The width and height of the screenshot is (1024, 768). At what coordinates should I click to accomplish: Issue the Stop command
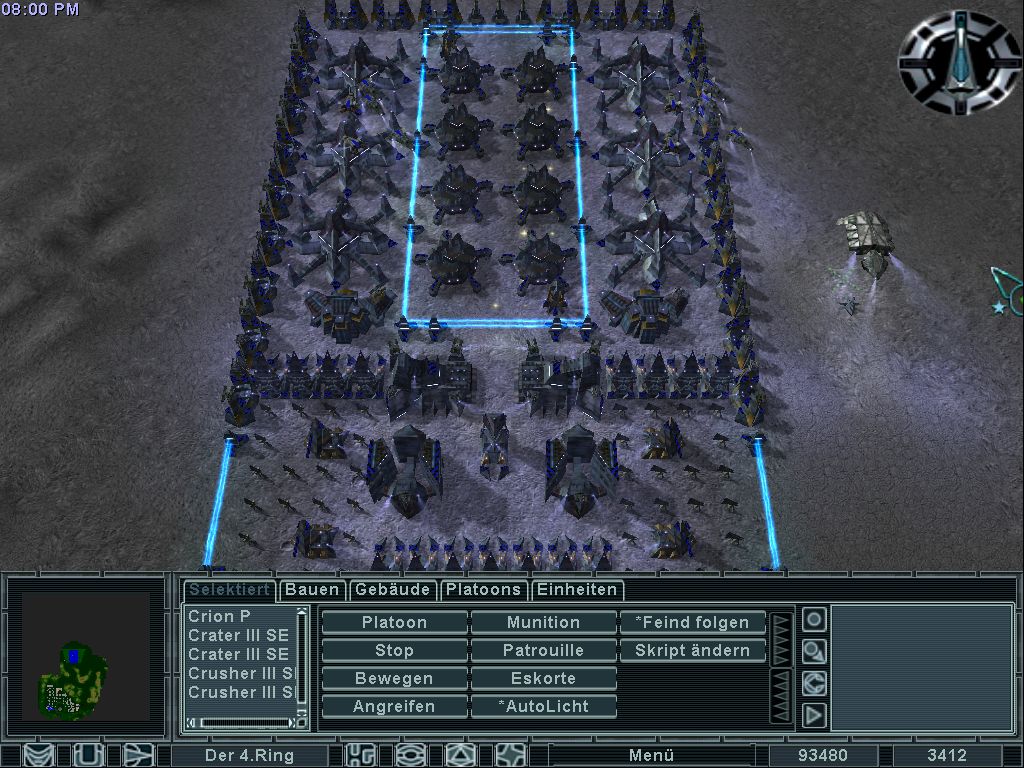coord(394,650)
